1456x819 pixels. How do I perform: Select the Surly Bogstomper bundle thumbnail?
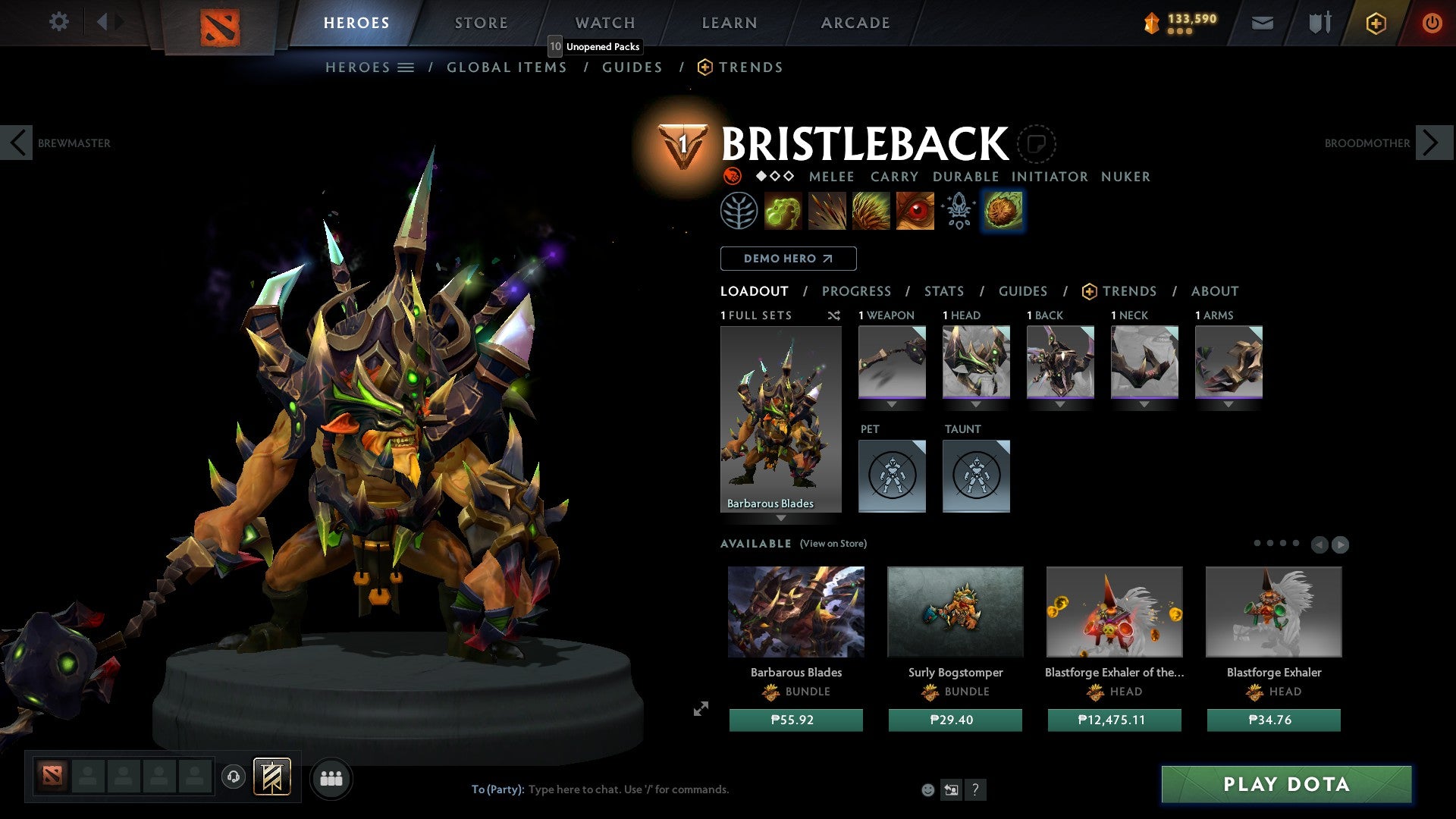click(955, 611)
